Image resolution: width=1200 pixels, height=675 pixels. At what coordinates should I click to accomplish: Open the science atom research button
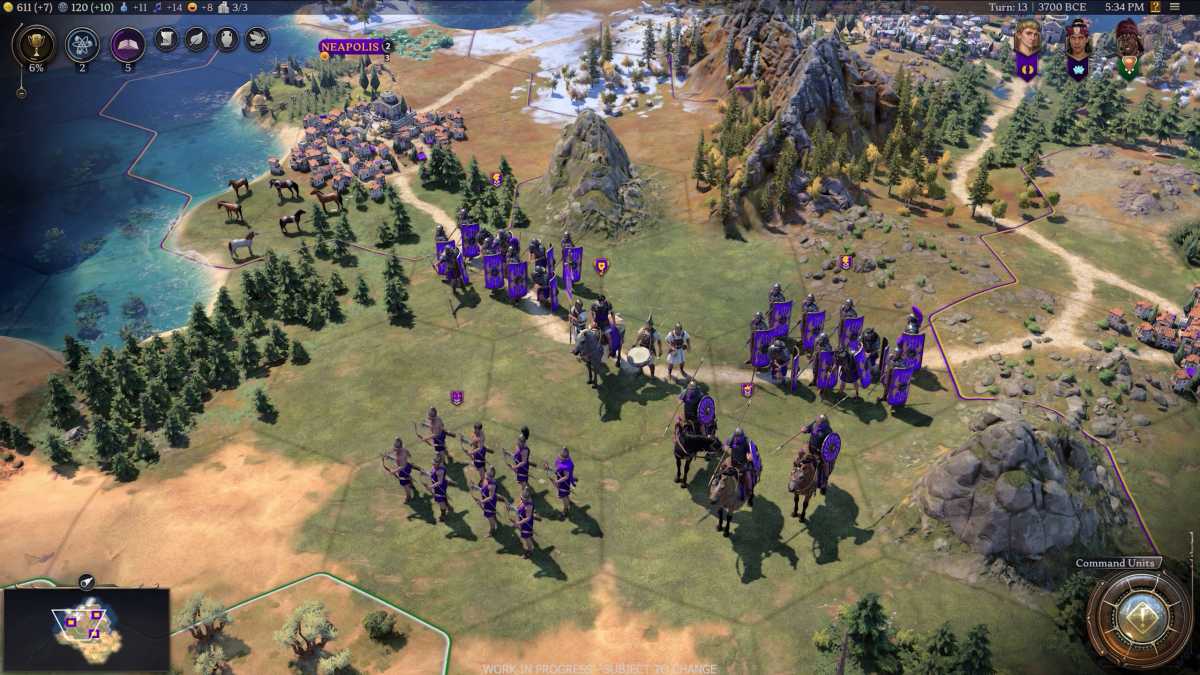pyautogui.click(x=82, y=44)
